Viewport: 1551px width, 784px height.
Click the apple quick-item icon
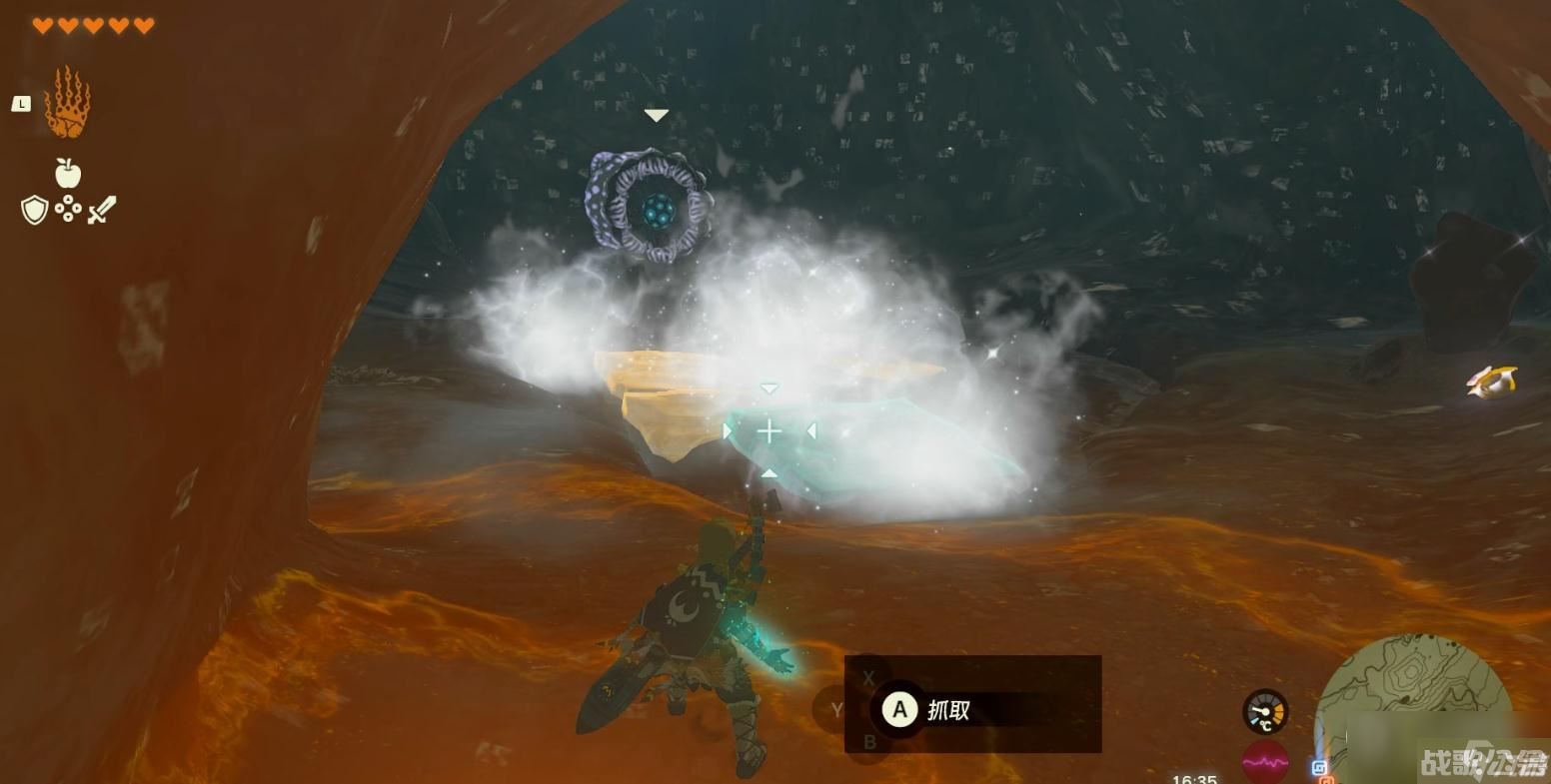[67, 173]
